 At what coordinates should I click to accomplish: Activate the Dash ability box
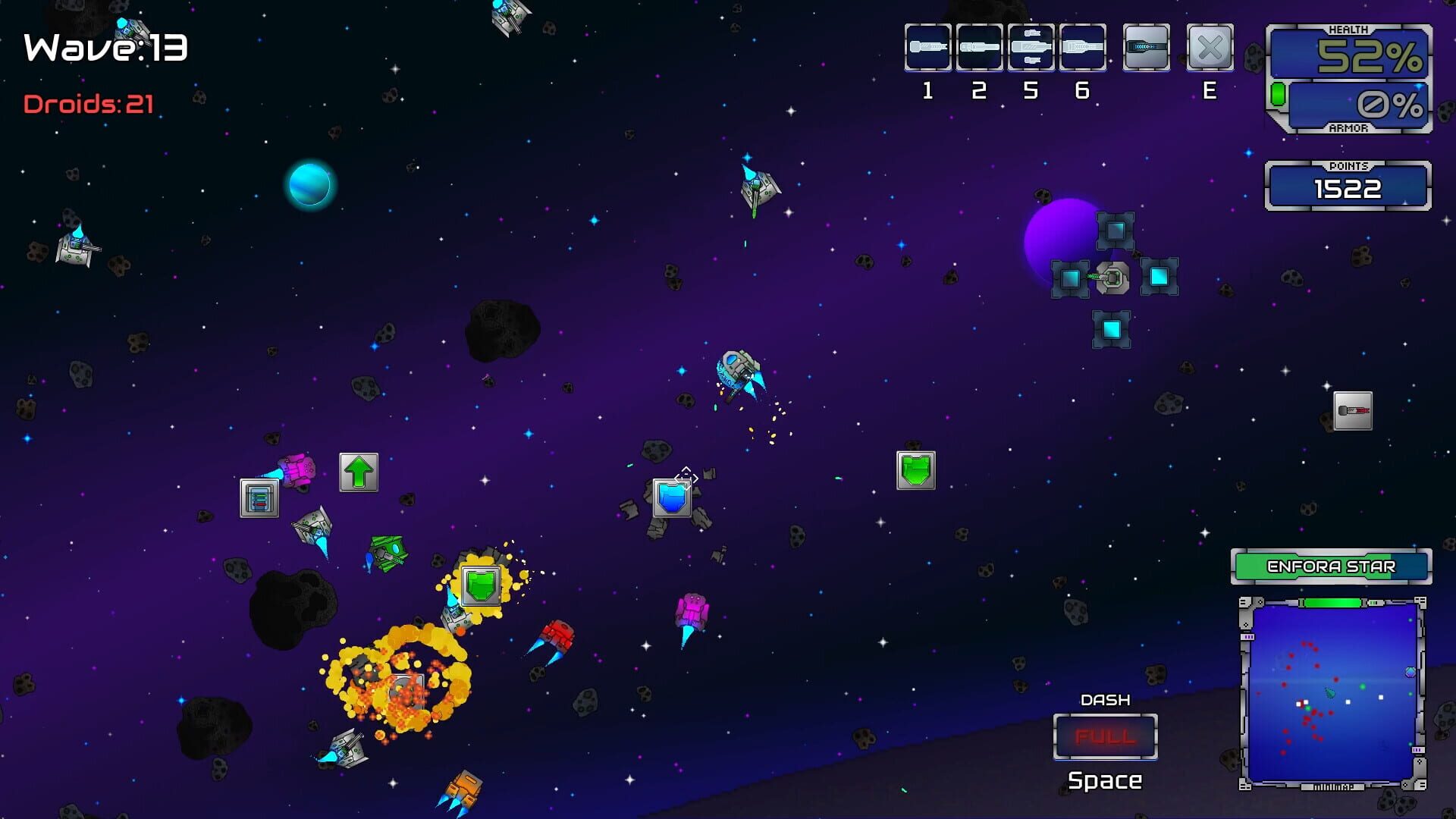tap(1105, 736)
